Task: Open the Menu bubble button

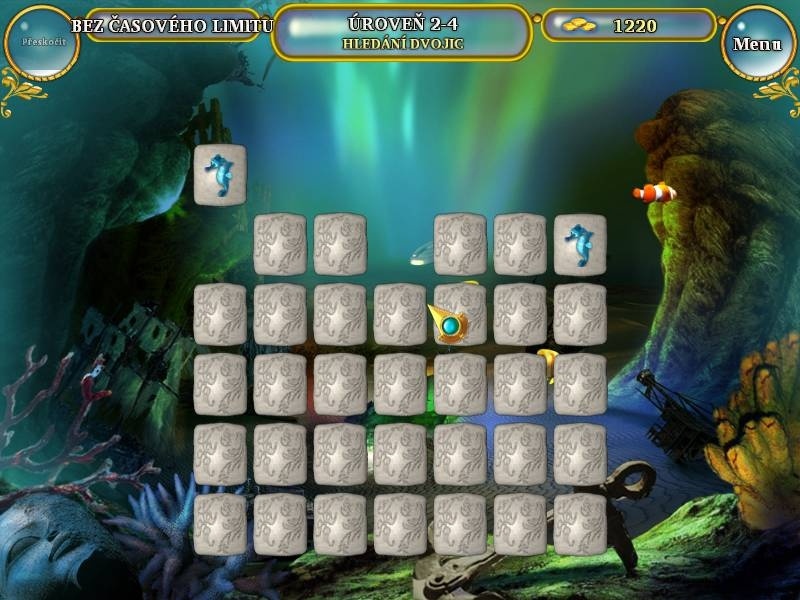Action: click(757, 44)
